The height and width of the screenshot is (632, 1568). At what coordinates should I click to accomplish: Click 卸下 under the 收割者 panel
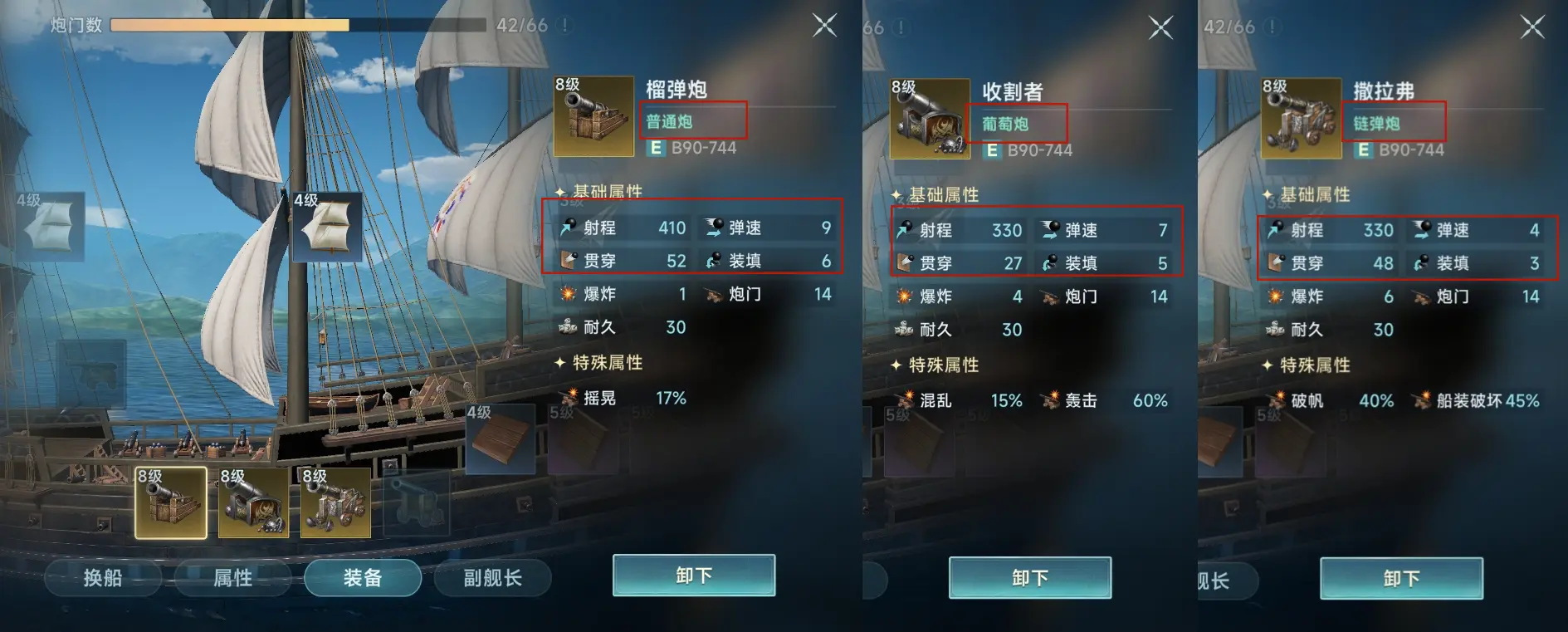1030,577
